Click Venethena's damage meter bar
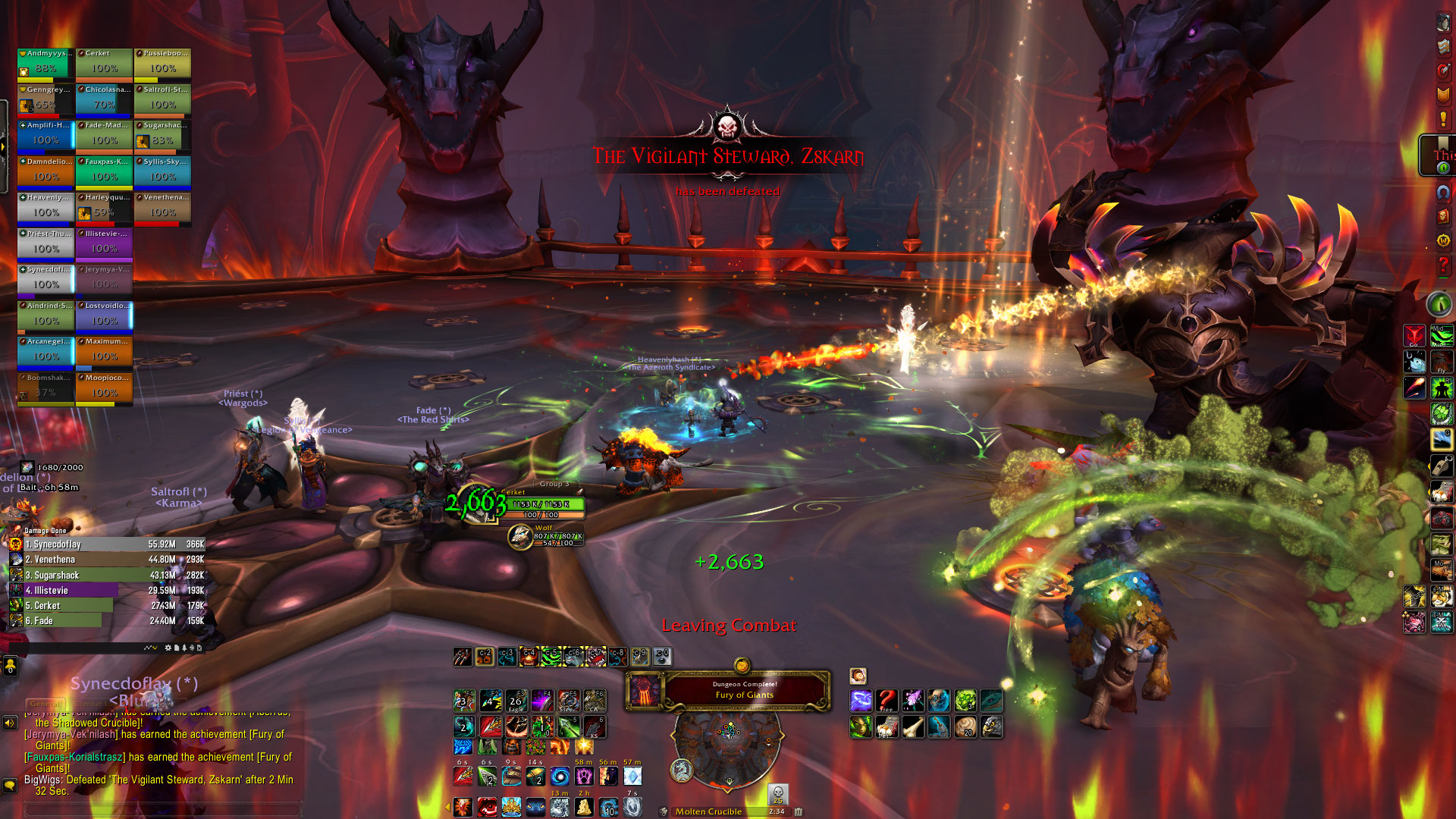This screenshot has width=1456, height=819. [106, 560]
